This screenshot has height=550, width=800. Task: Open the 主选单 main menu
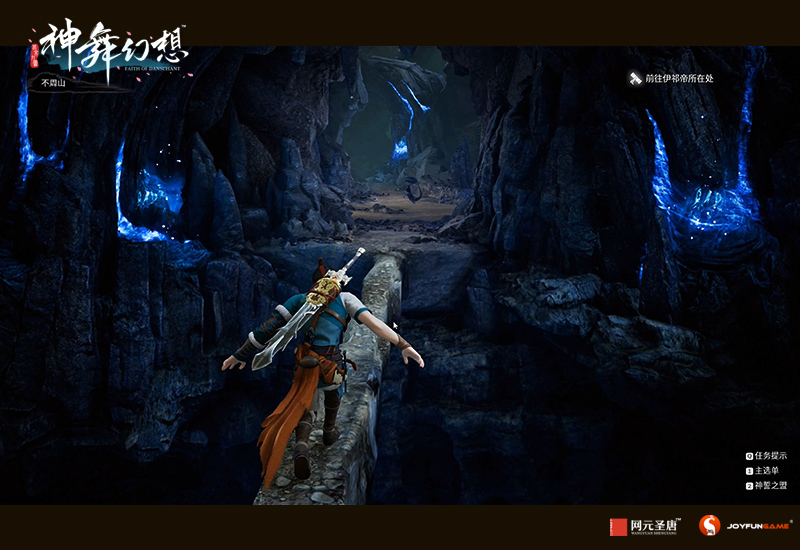[x=767, y=471]
